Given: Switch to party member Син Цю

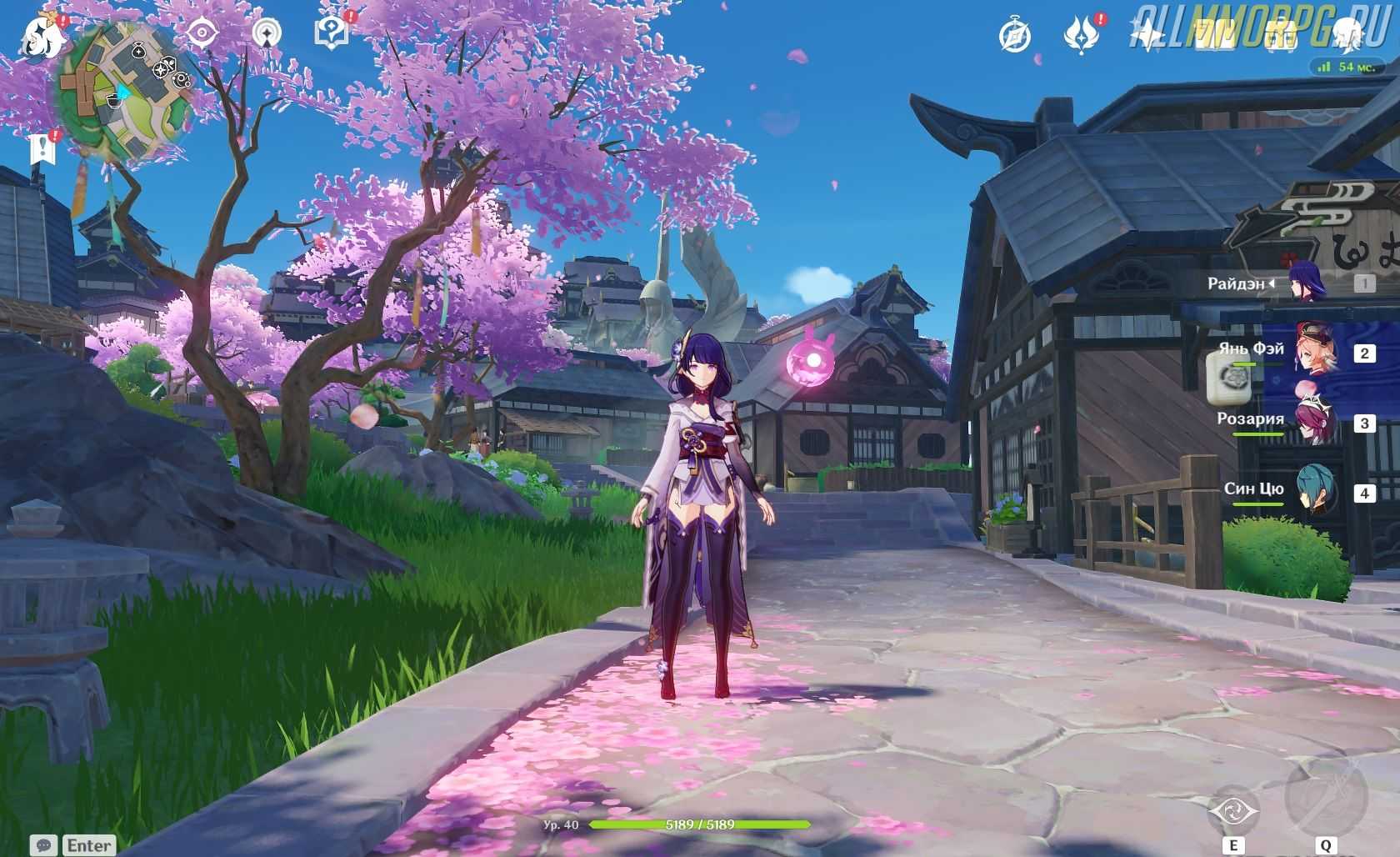Looking at the screenshot, I should pos(1314,491).
